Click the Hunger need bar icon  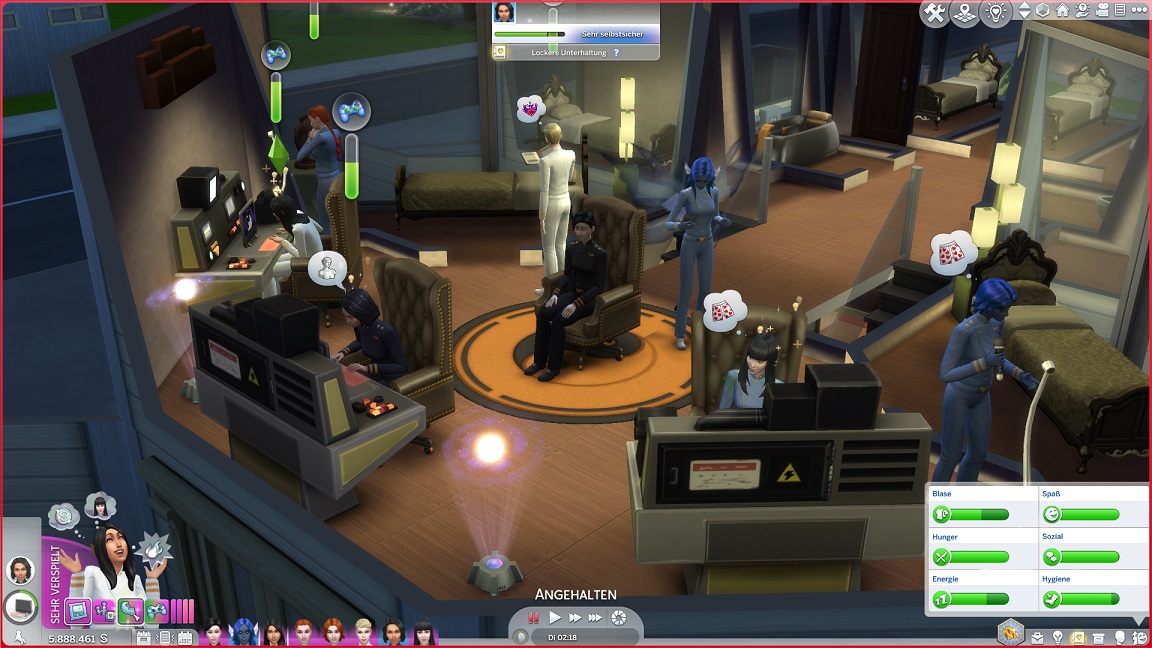[941, 557]
